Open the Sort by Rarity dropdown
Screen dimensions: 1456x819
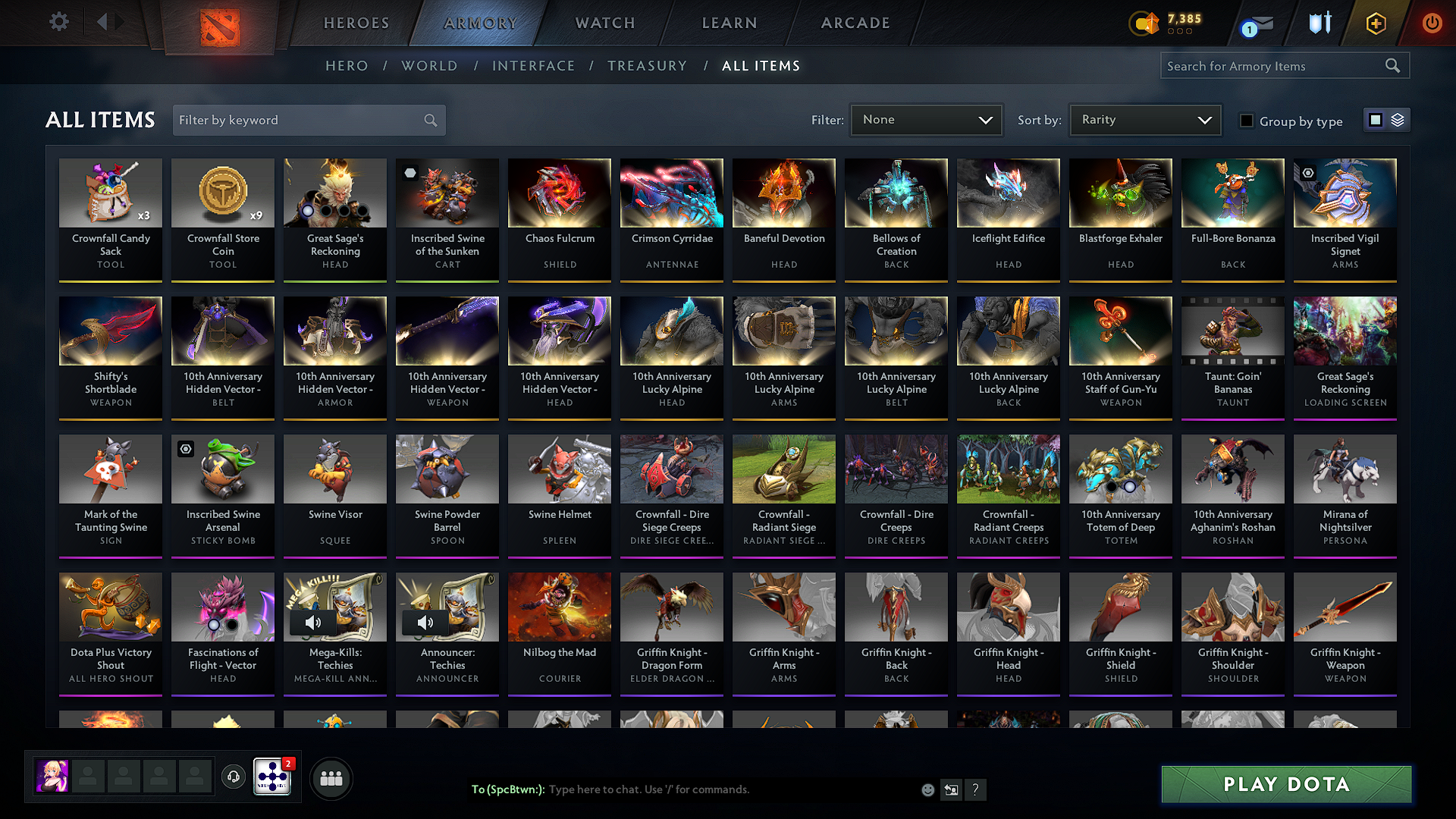(1144, 120)
